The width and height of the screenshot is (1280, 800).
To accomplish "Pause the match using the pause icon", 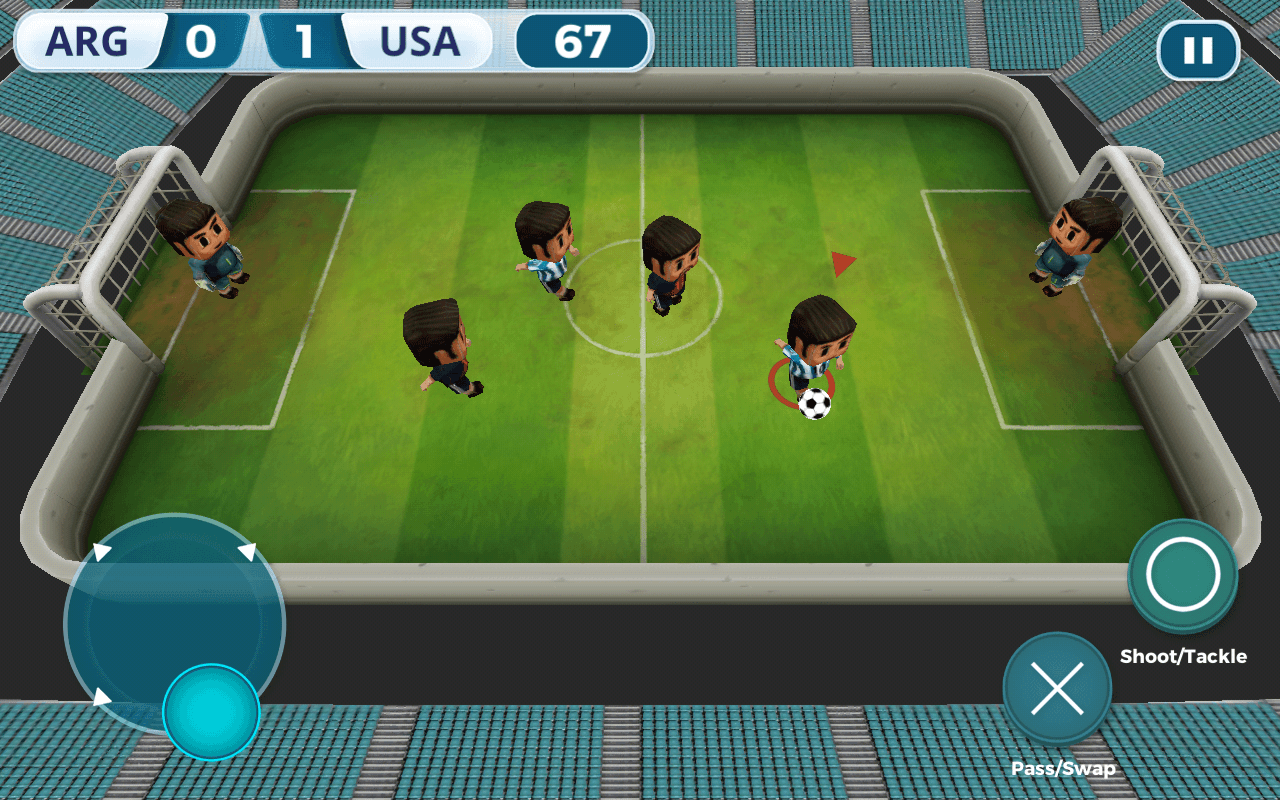I will (x=1199, y=49).
